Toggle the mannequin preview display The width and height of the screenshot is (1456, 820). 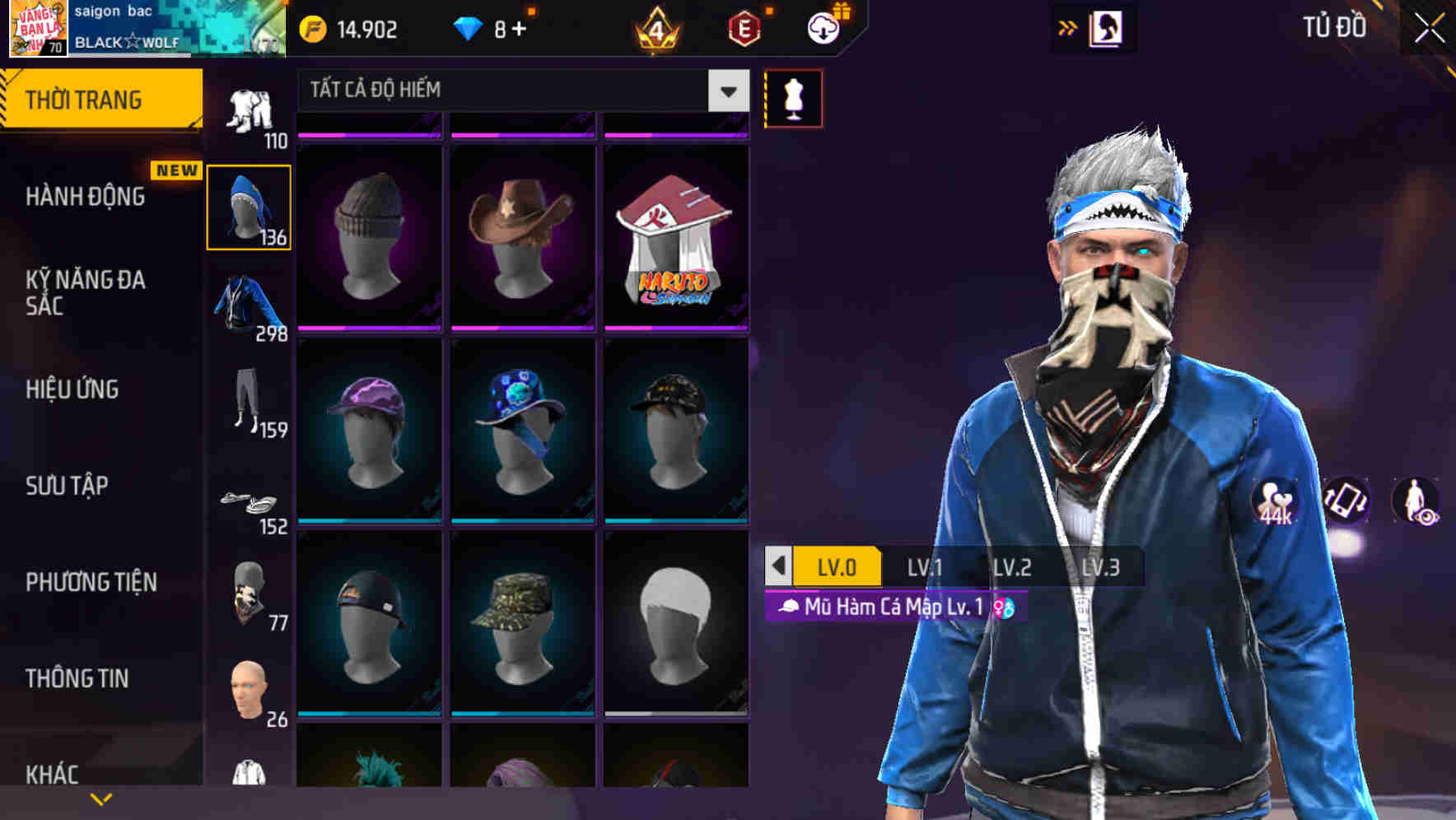pos(793,97)
